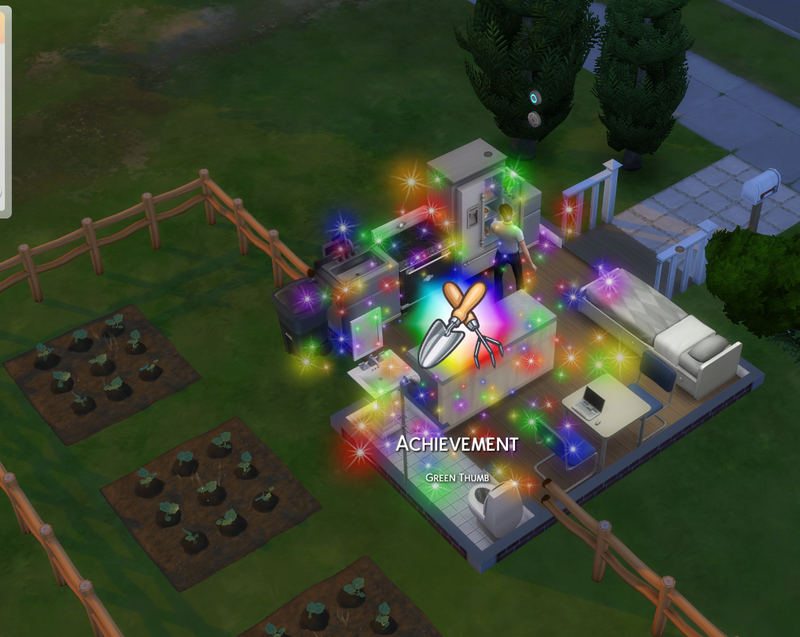The image size is (800, 637).
Task: Click the Green Thumb achievement trowel icon
Action: pyautogui.click(x=454, y=326)
